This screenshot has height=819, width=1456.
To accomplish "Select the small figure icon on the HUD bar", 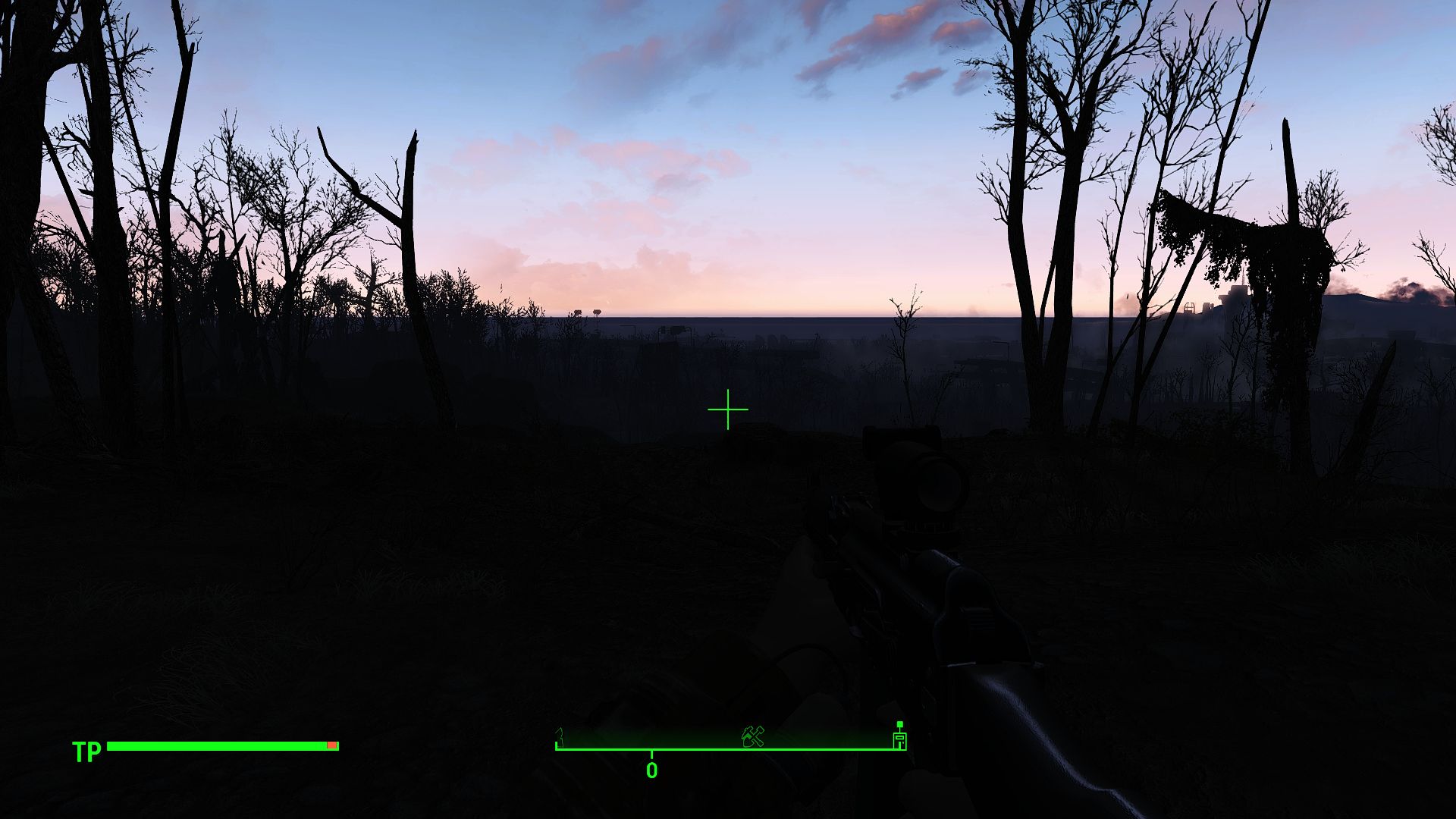I will pos(560,737).
